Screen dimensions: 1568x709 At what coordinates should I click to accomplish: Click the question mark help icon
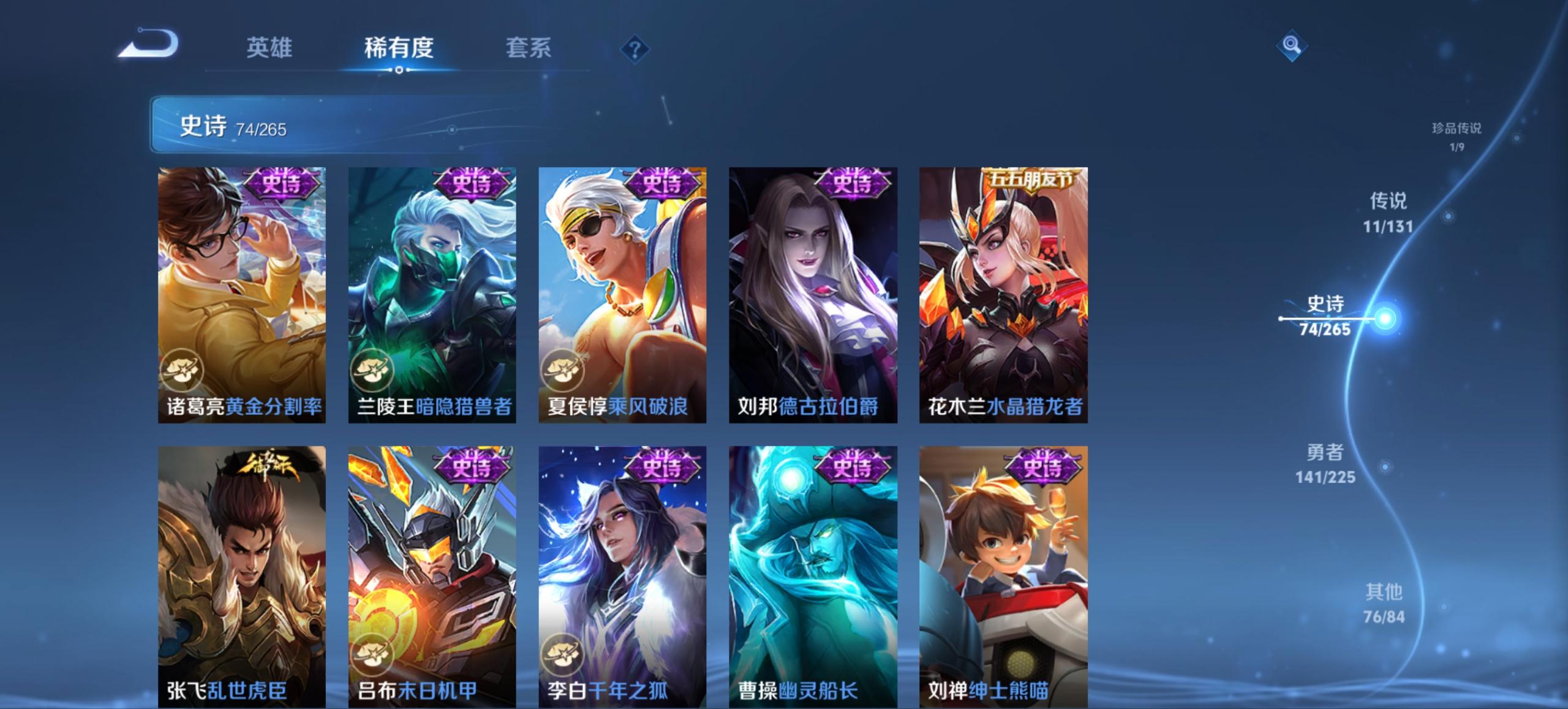635,49
